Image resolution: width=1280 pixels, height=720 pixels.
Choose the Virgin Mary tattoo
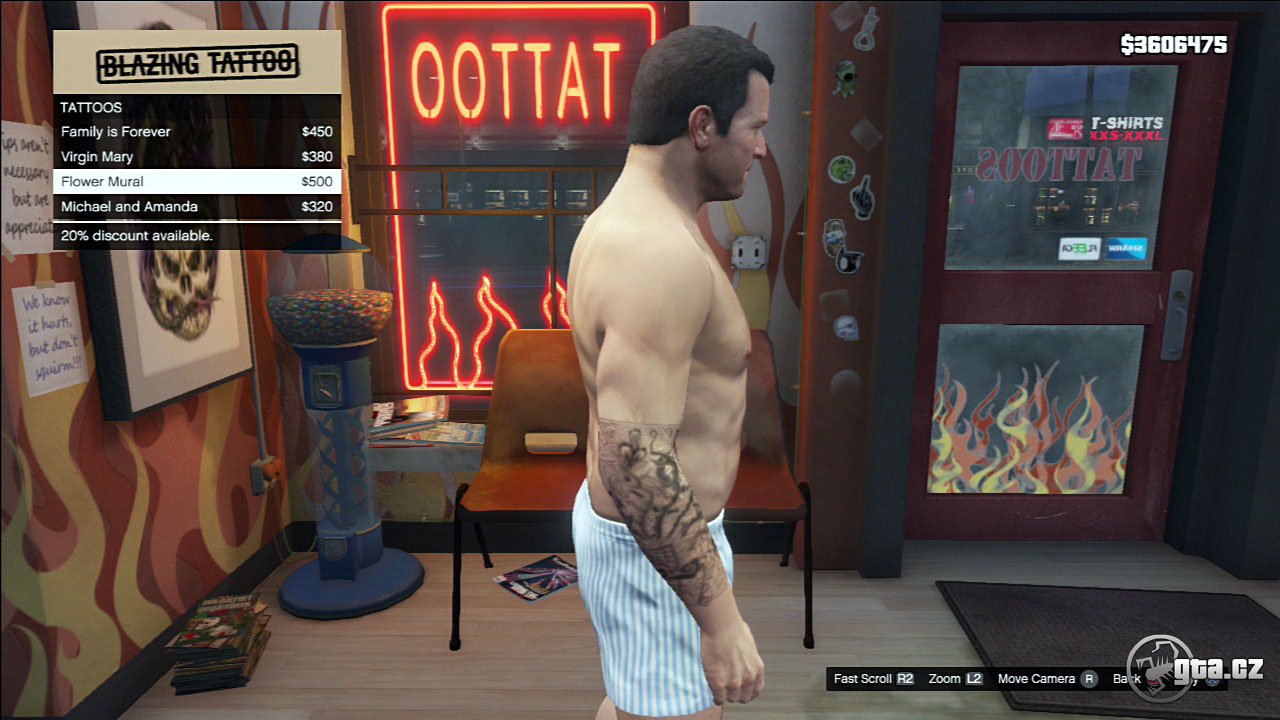[196, 157]
